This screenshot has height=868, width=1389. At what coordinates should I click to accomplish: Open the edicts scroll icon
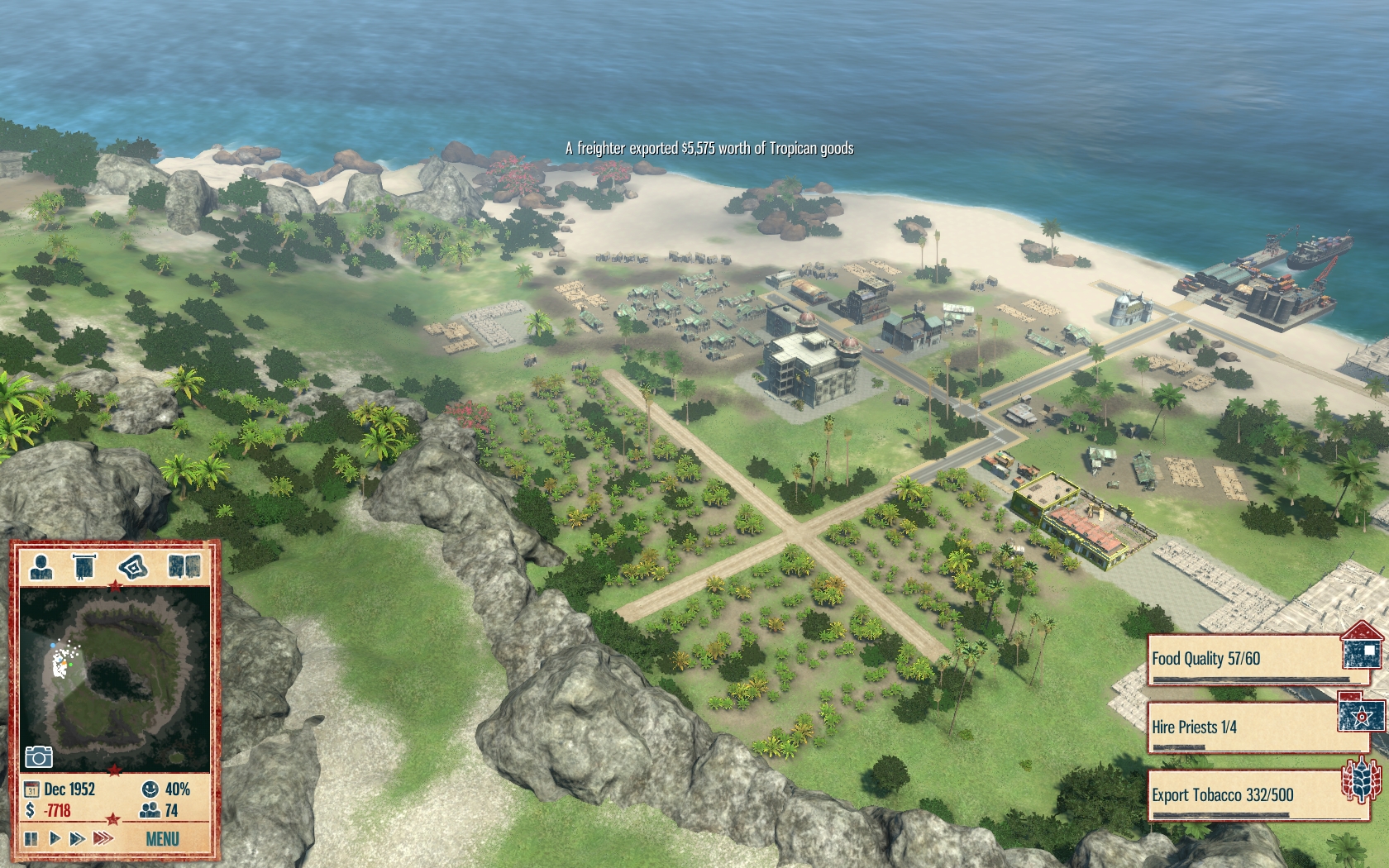84,567
